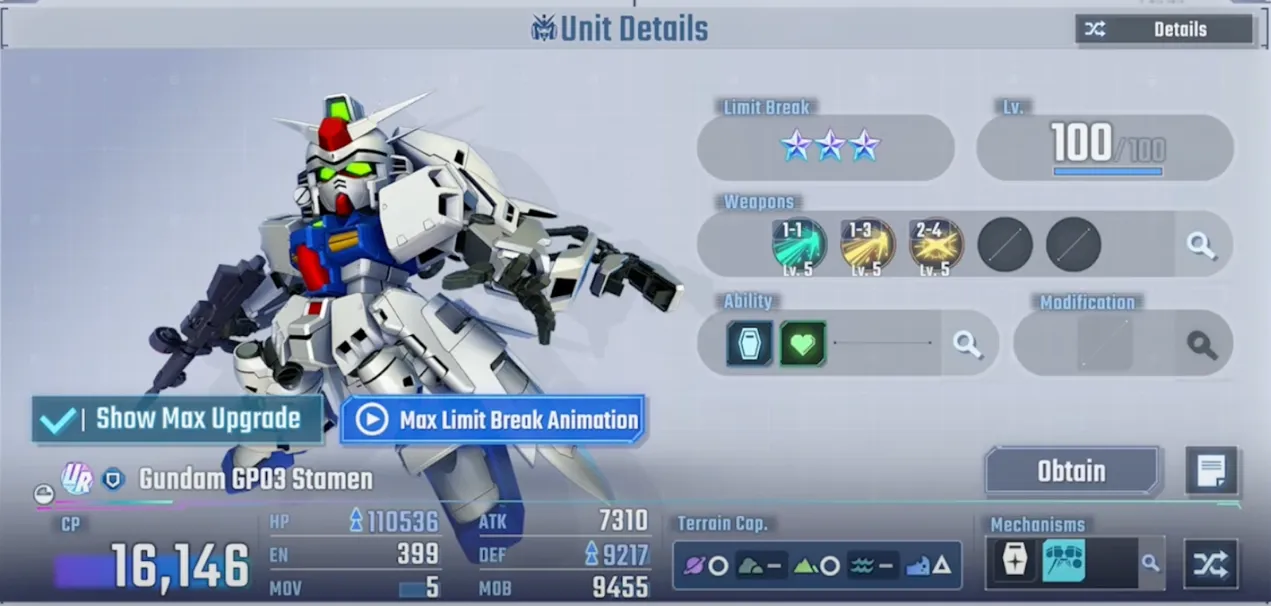Select the teal Mechanisms icon
The width and height of the screenshot is (1271, 606).
(x=1063, y=563)
